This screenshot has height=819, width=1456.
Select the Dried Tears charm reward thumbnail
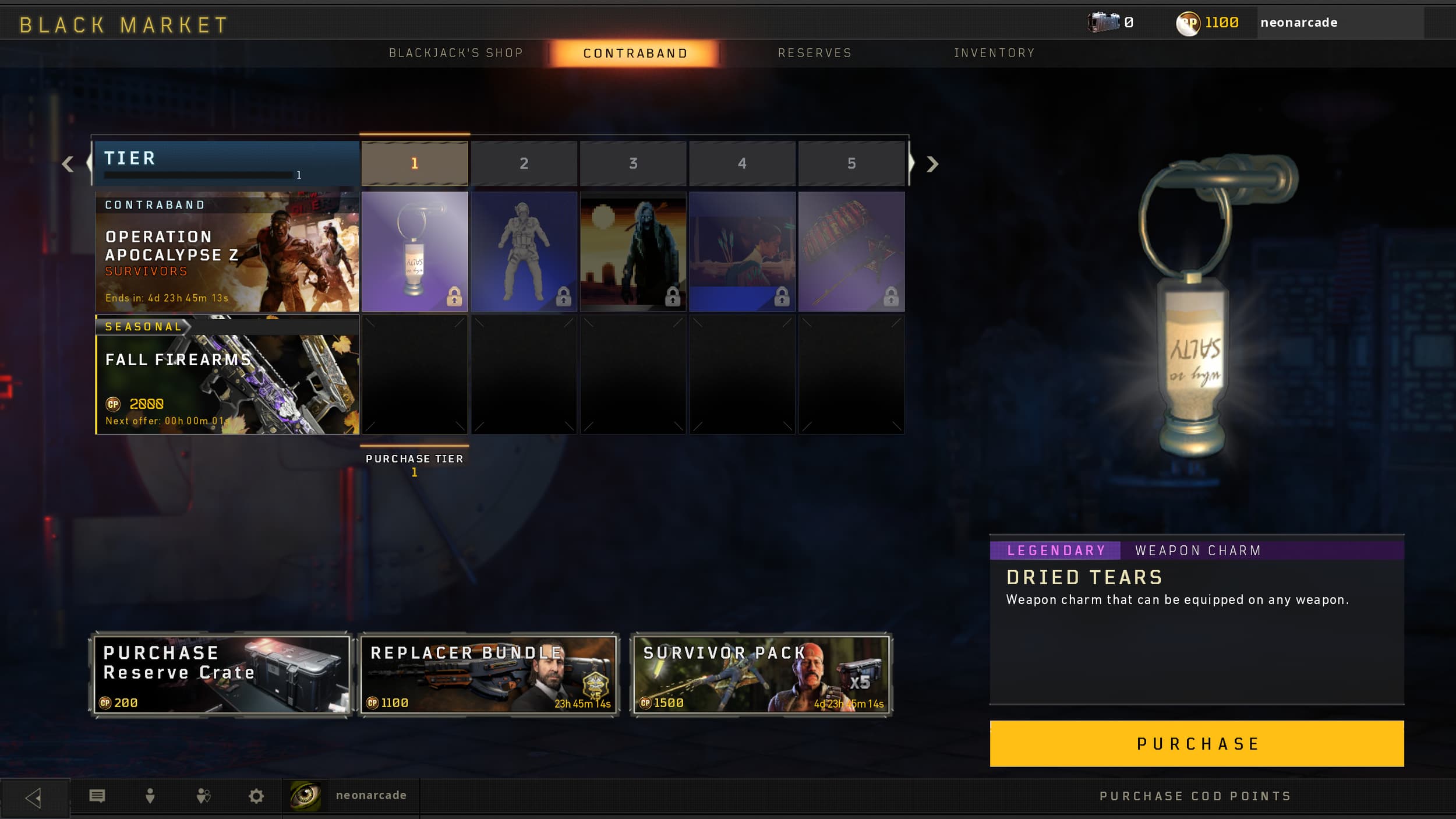pos(415,252)
